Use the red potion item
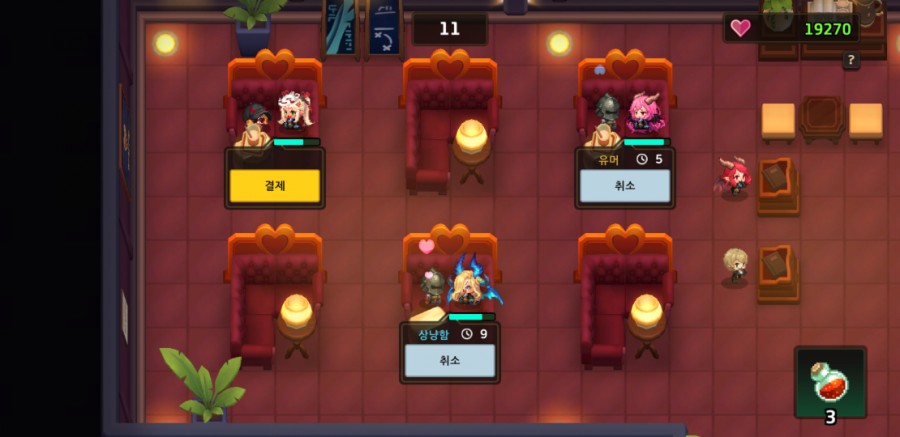This screenshot has height=437, width=900. [x=830, y=381]
